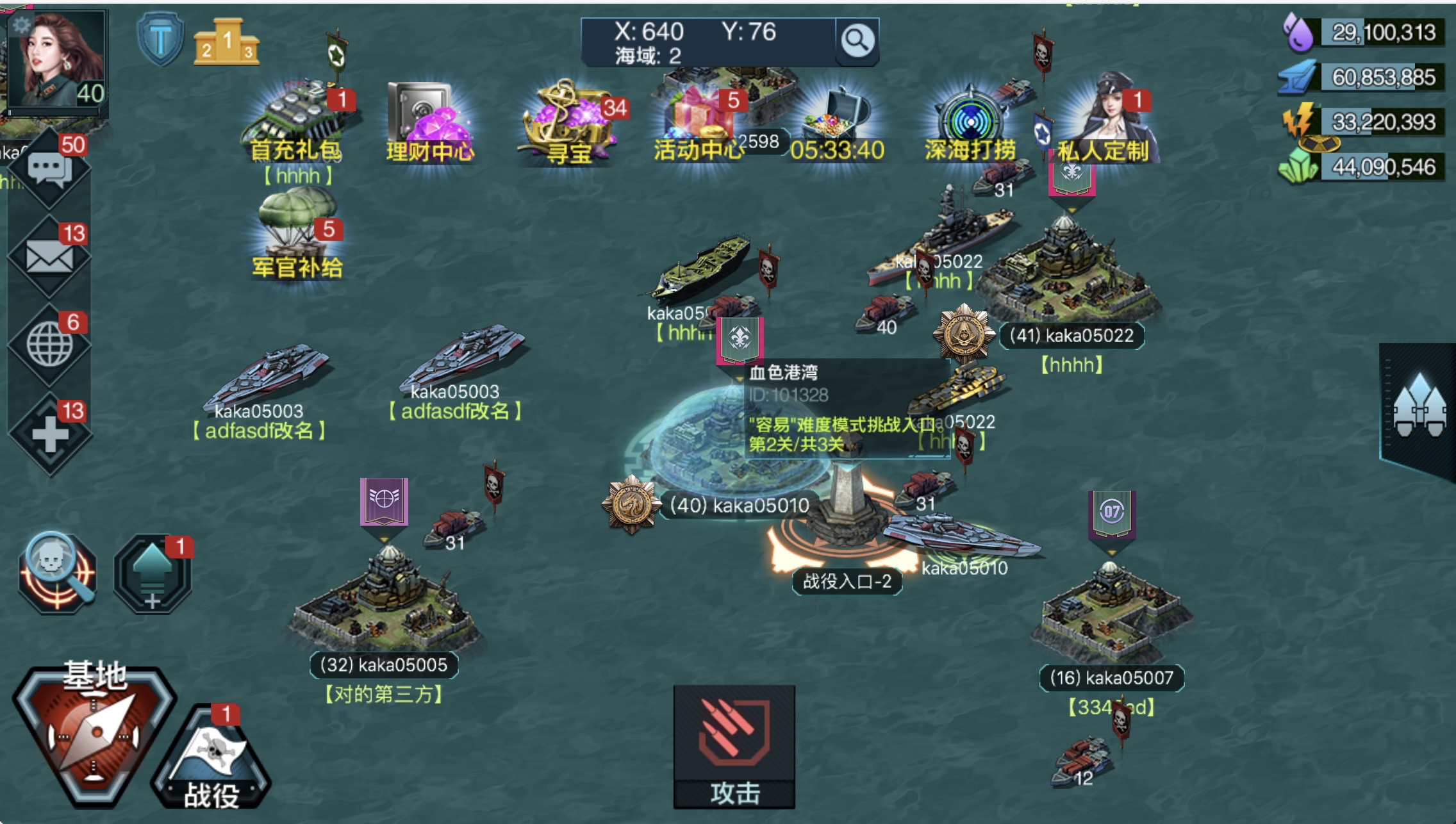
Task: Open the 首充礼包 first-recharge pack
Action: point(296,122)
